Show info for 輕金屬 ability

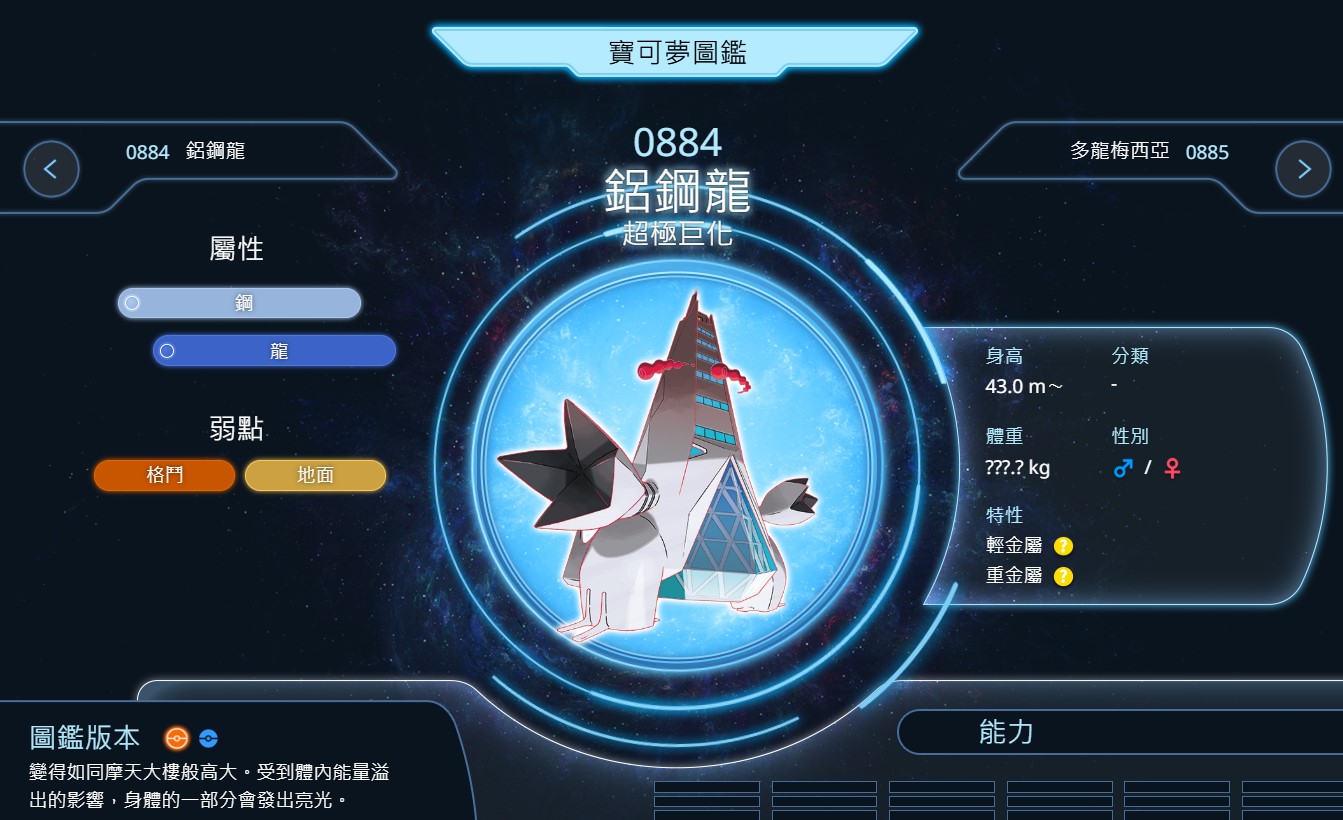1063,546
